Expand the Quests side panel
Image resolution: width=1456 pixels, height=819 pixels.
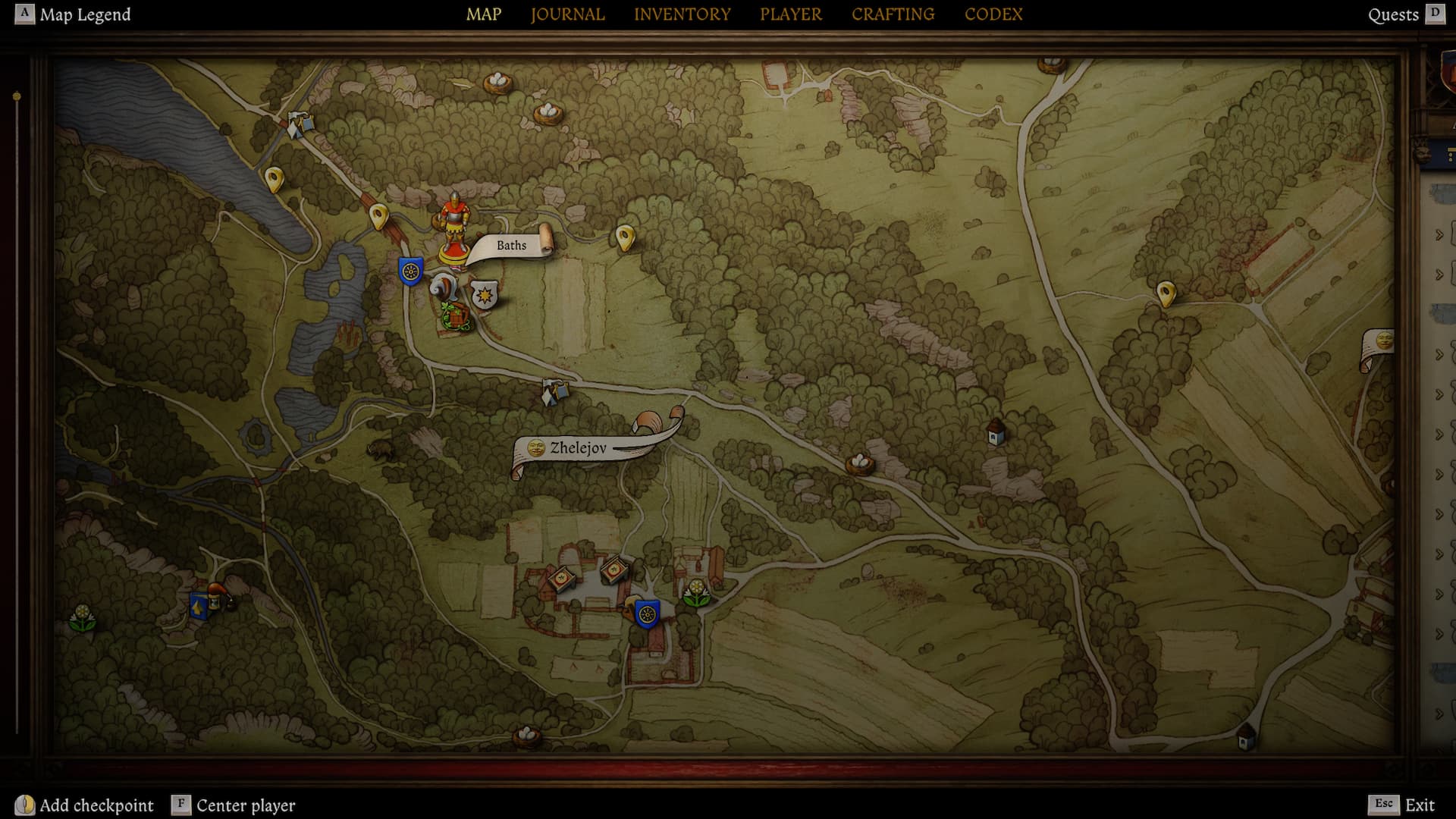pyautogui.click(x=1405, y=14)
